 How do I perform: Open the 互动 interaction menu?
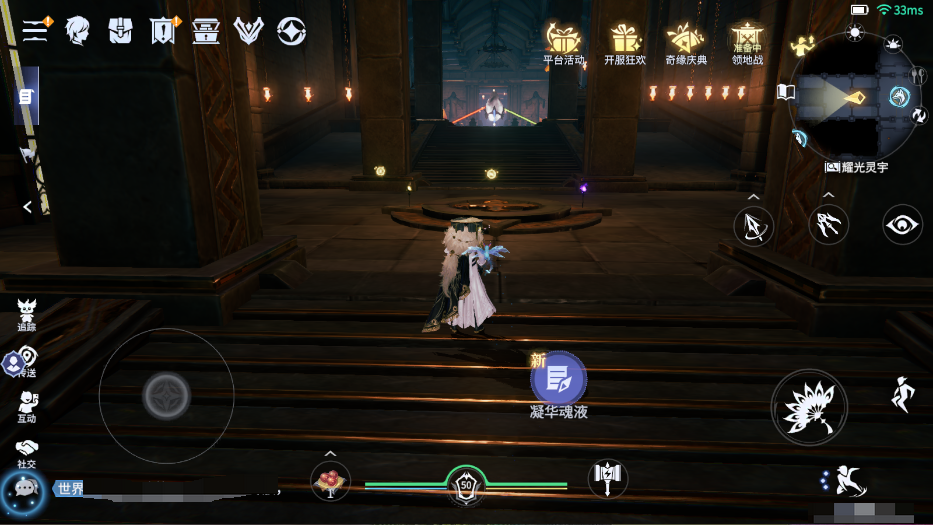click(27, 405)
